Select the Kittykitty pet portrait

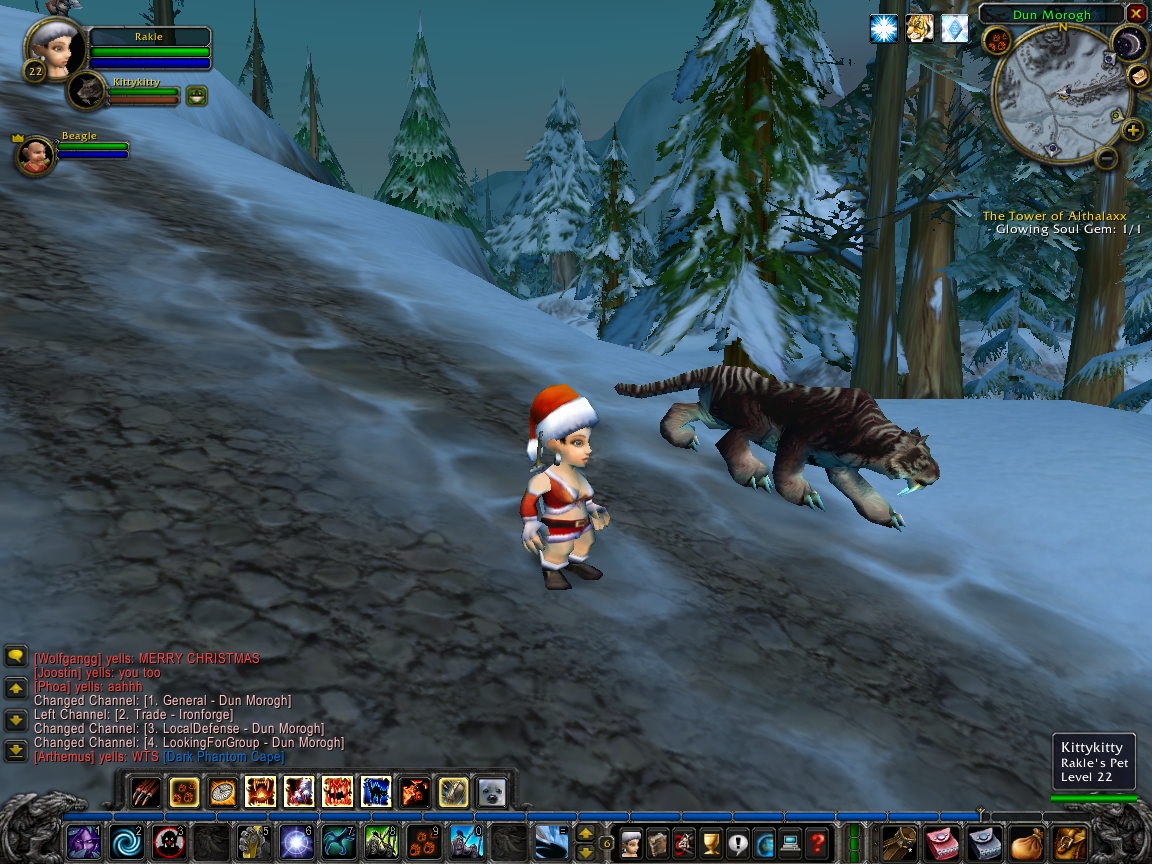pyautogui.click(x=88, y=92)
